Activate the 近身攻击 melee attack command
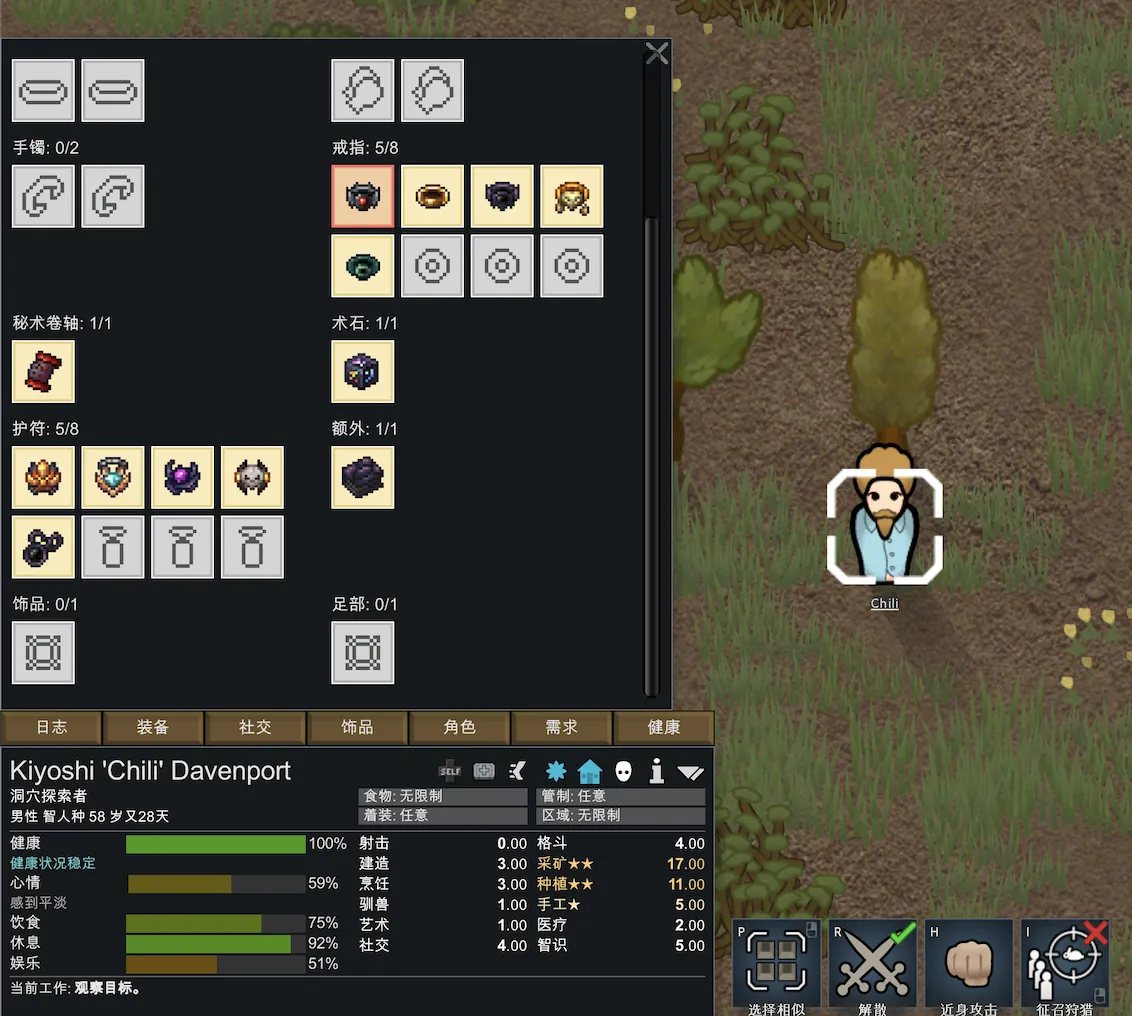1132x1016 pixels. coord(968,965)
